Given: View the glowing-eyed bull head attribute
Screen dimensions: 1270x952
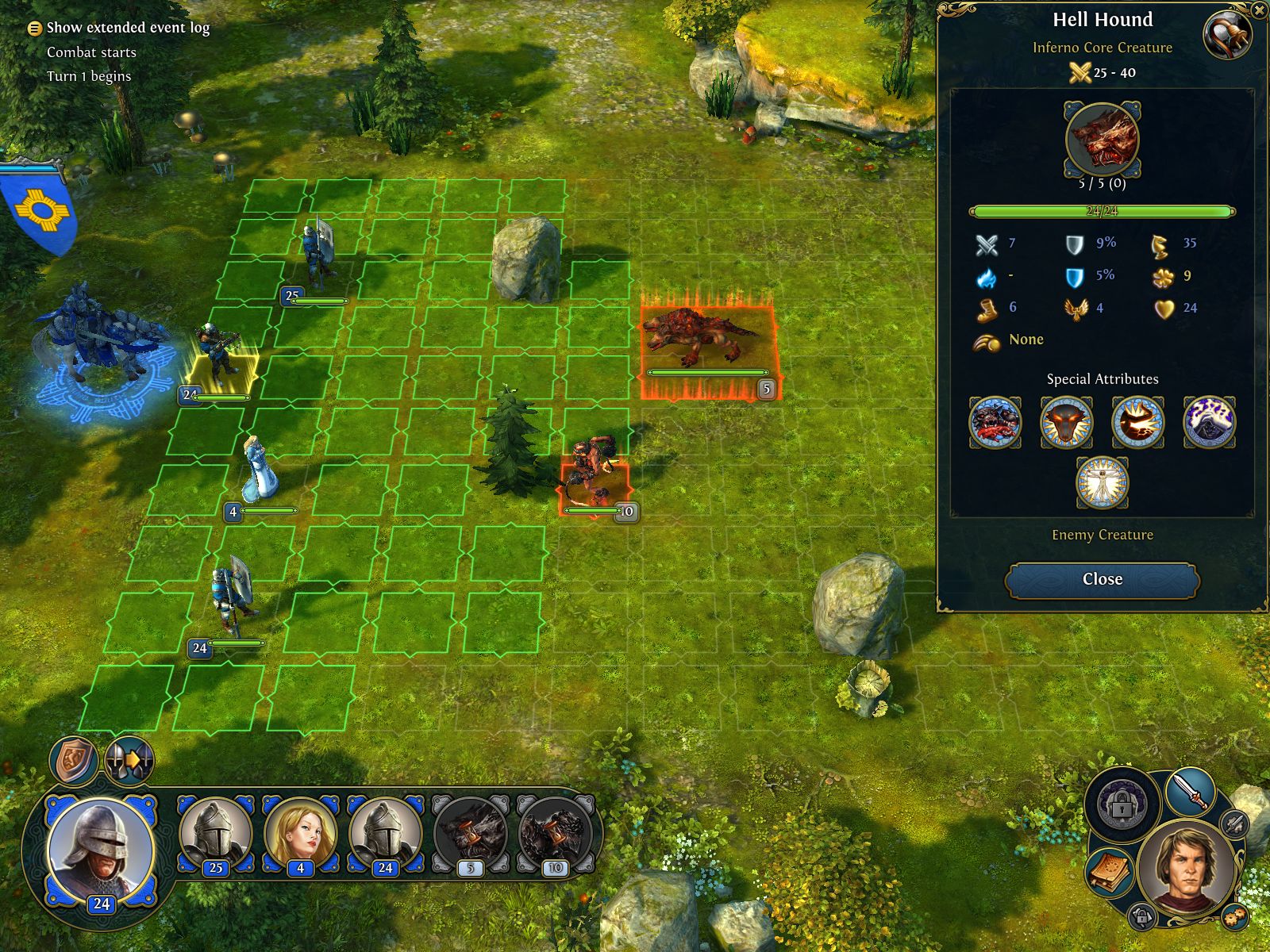Looking at the screenshot, I should 1066,422.
